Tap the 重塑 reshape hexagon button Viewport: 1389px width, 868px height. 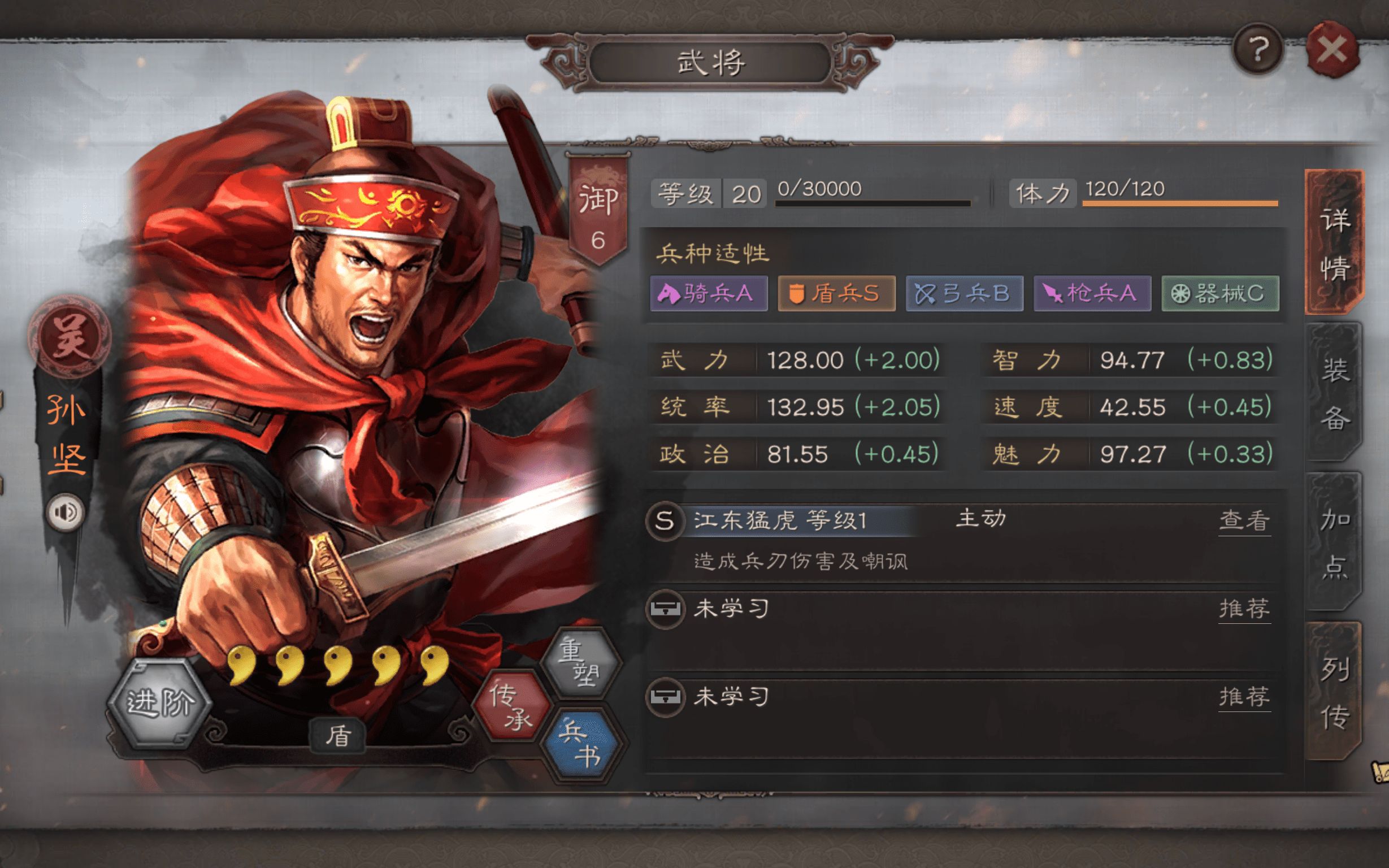(580, 662)
